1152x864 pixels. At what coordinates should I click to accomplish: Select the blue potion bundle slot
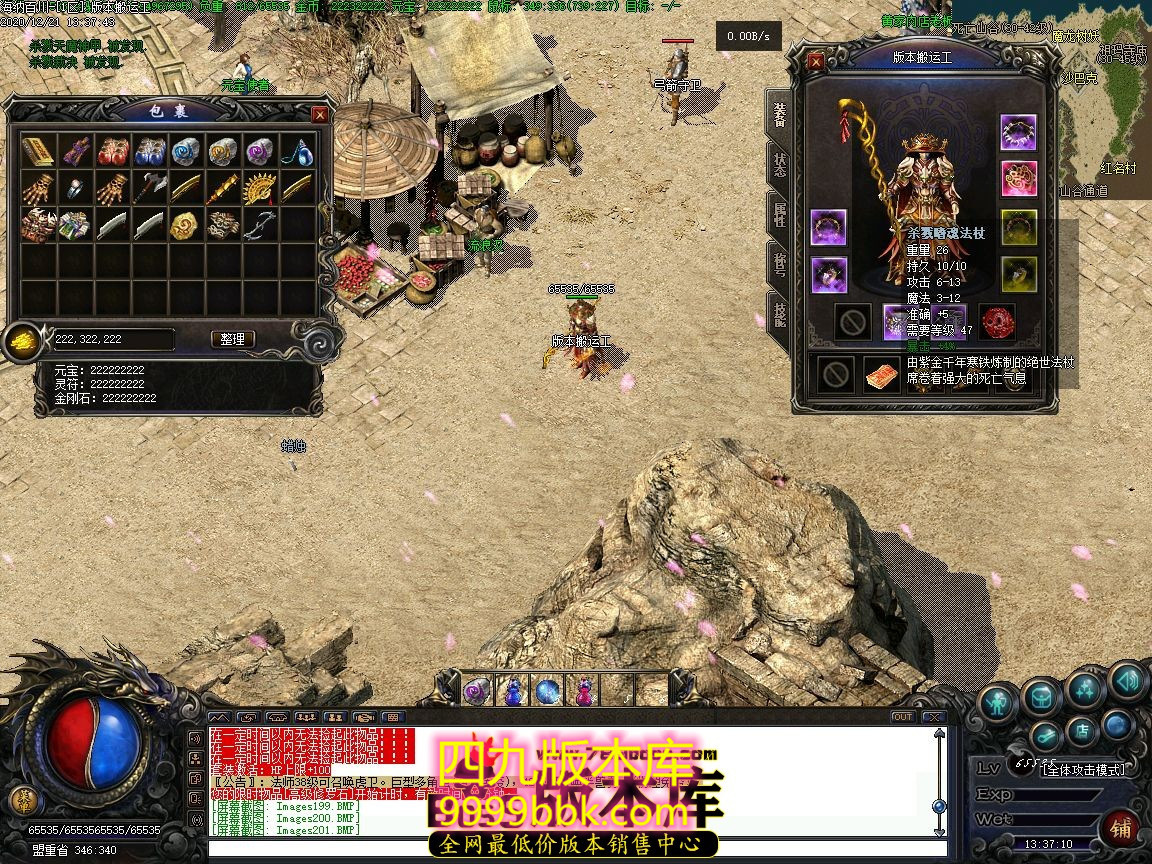click(149, 152)
